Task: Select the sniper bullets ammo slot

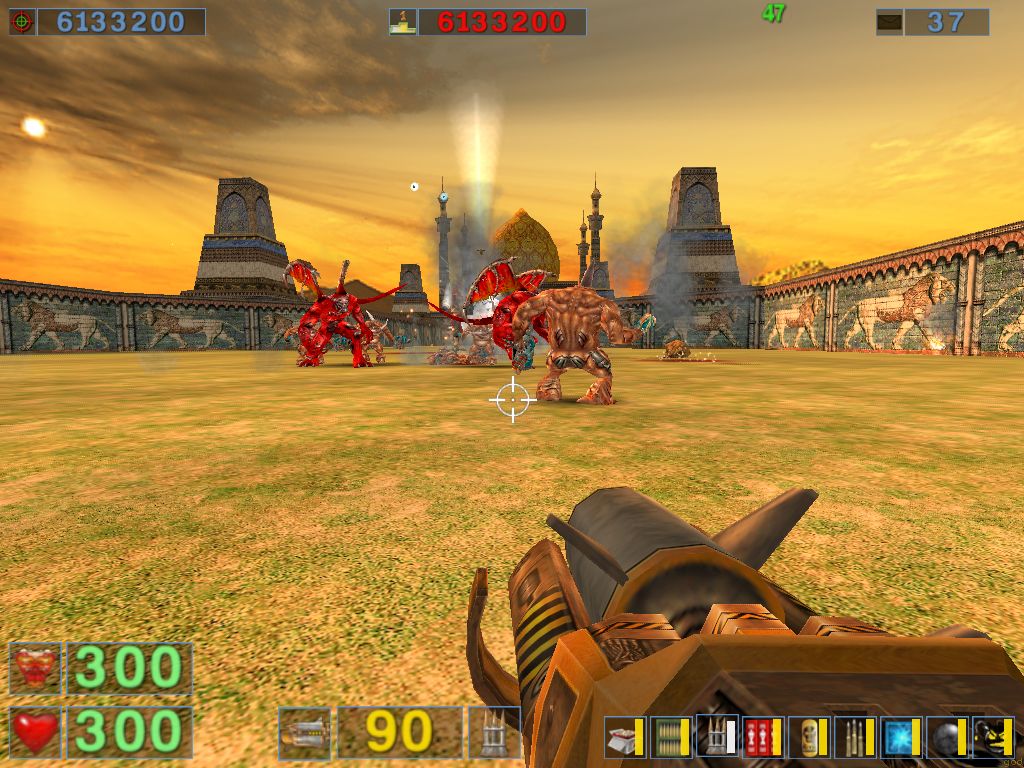Action: click(854, 737)
